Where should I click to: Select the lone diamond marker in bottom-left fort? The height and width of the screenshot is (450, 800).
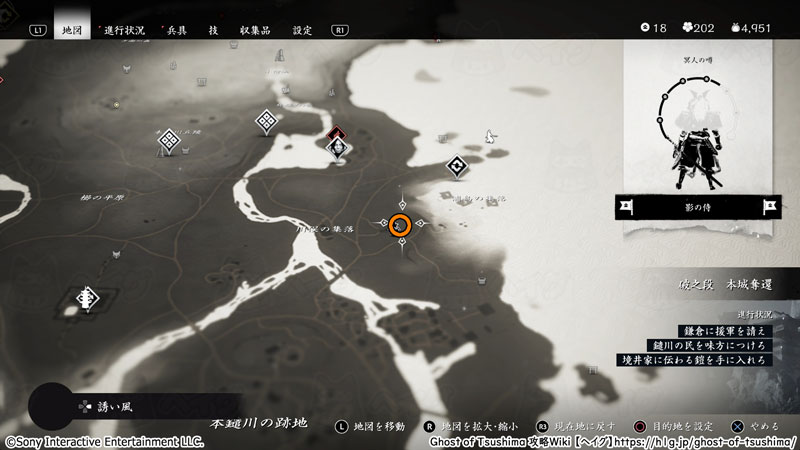pos(89,297)
